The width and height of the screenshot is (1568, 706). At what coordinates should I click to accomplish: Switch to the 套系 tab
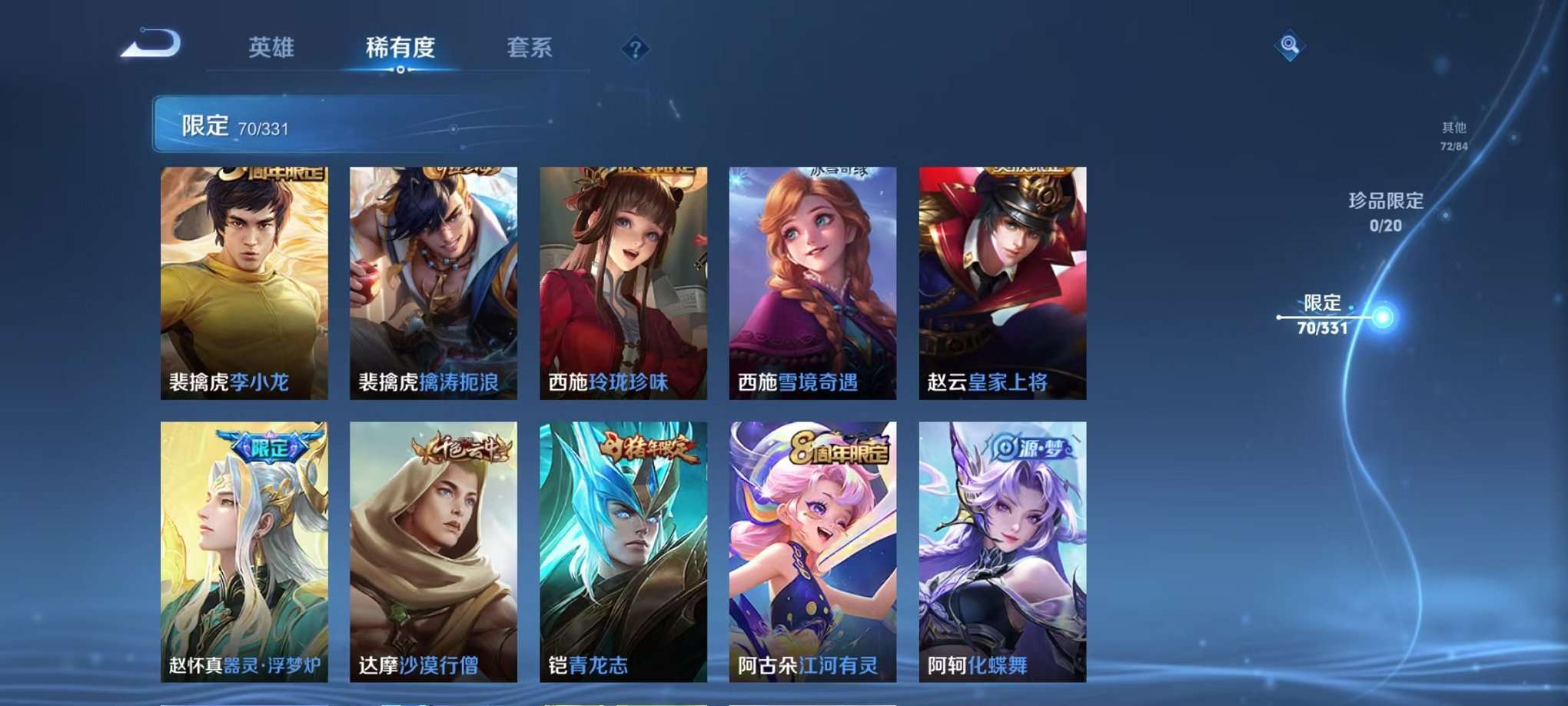(531, 46)
